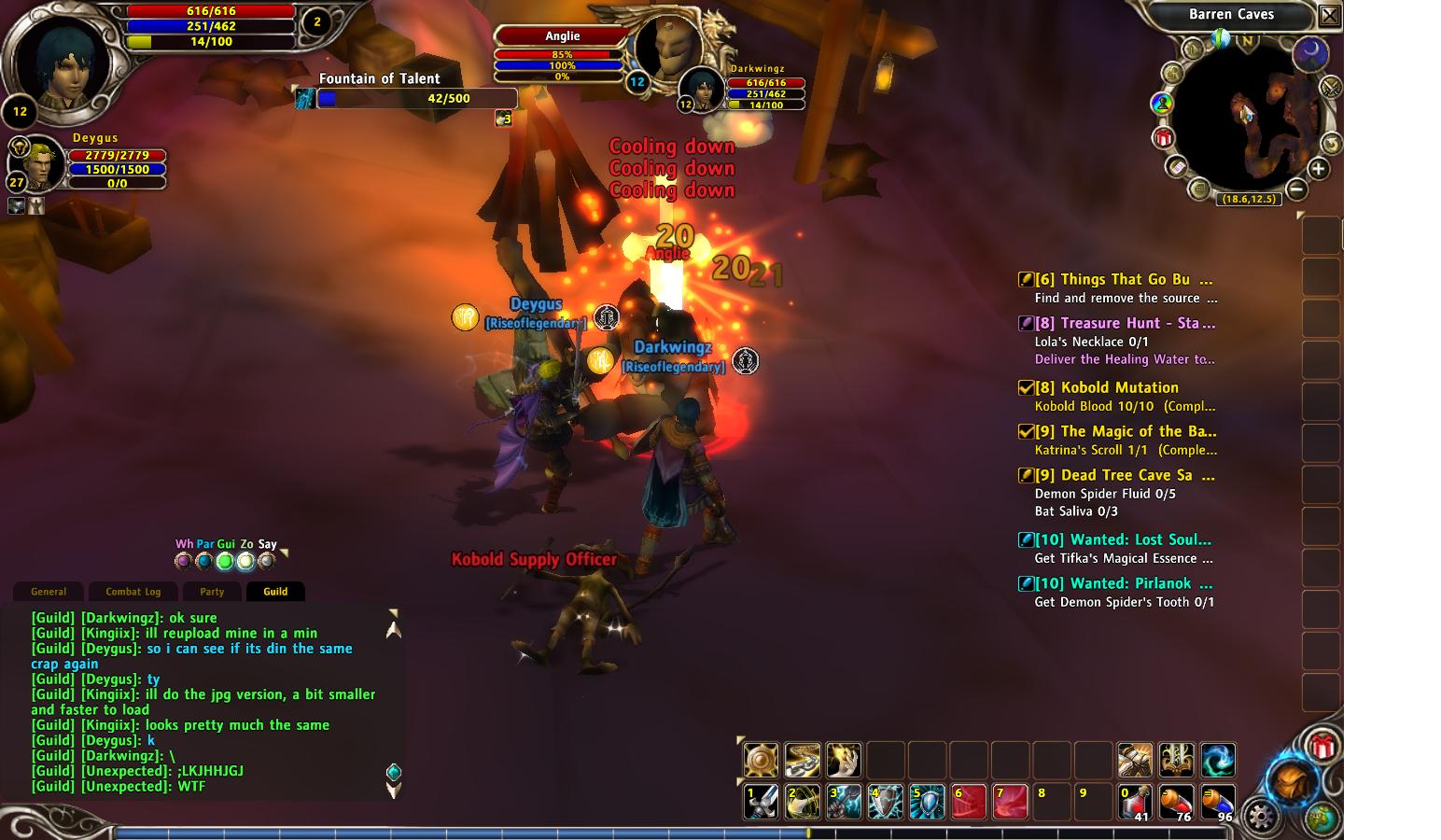The width and height of the screenshot is (1441, 840).
Task: Activate the lightning shield skill in slot 4
Action: pos(885,802)
